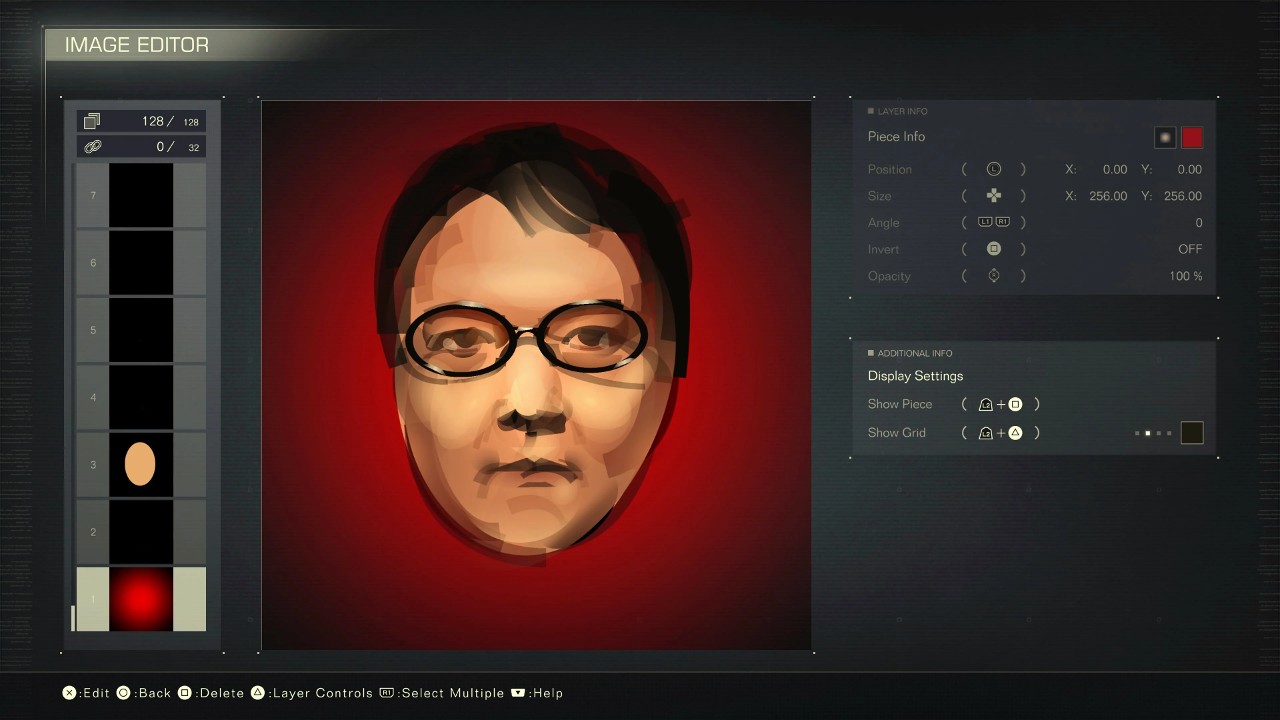Open the red color swatch in Piece Info
The height and width of the screenshot is (720, 1280).
[1192, 137]
